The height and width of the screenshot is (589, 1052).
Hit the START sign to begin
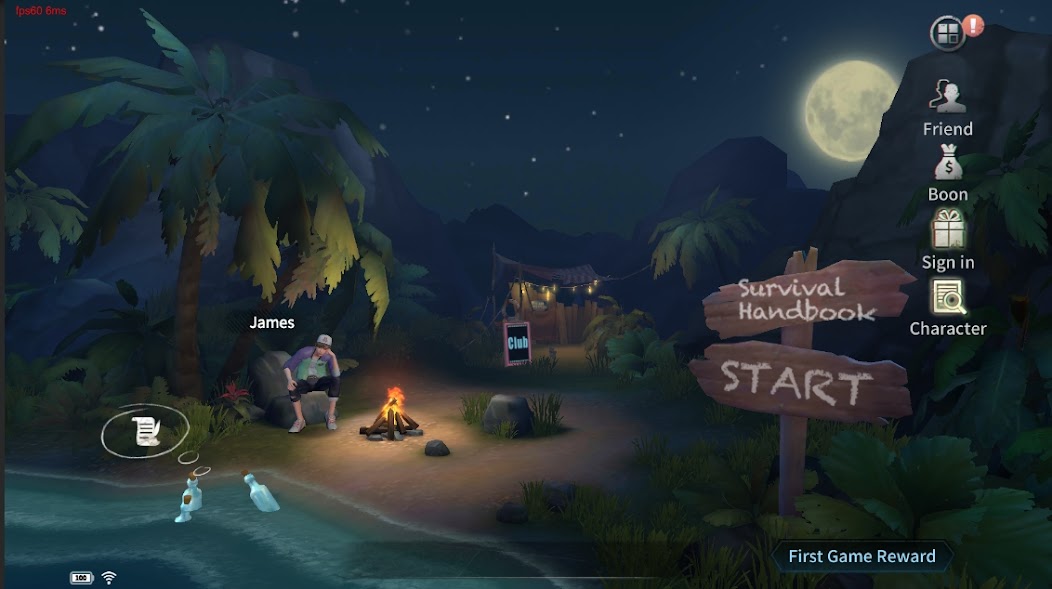[x=796, y=381]
